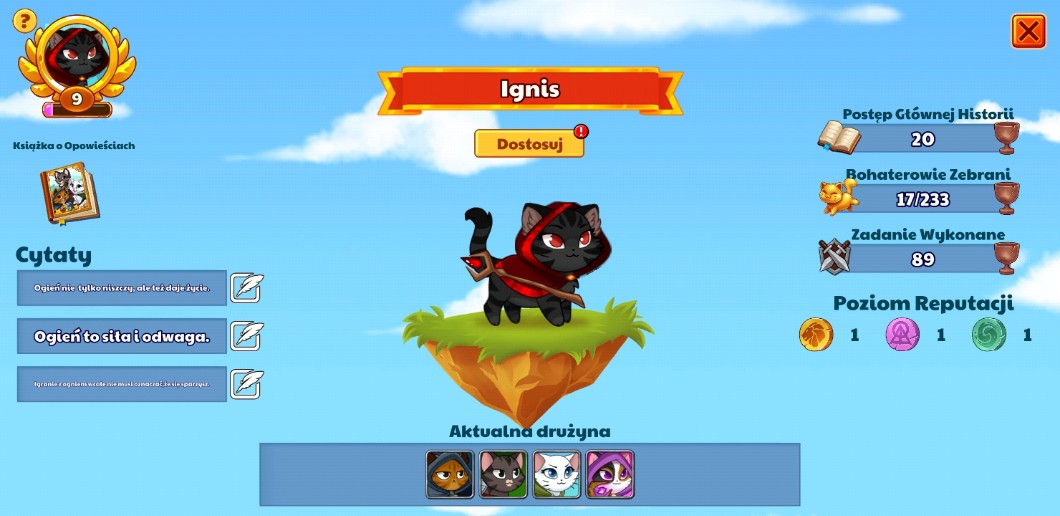Choose the dark tabby cat team portrait
The width and height of the screenshot is (1060, 516).
(503, 474)
